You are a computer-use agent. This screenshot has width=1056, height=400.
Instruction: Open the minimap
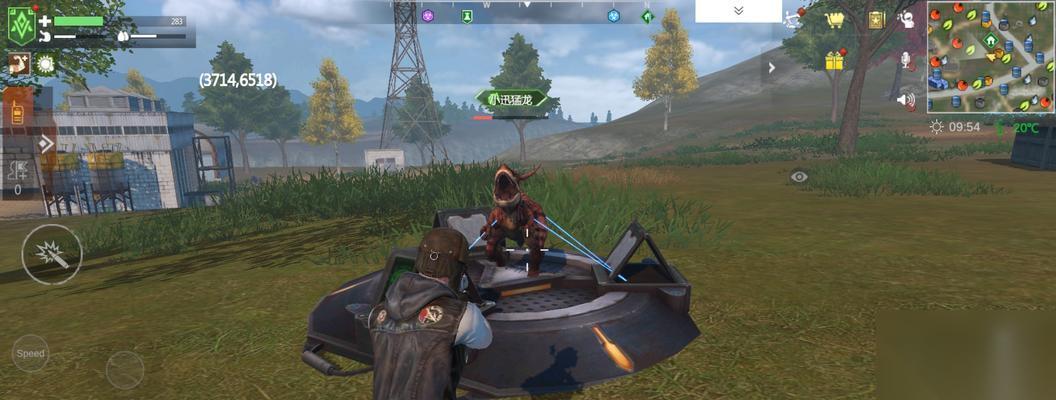click(990, 56)
